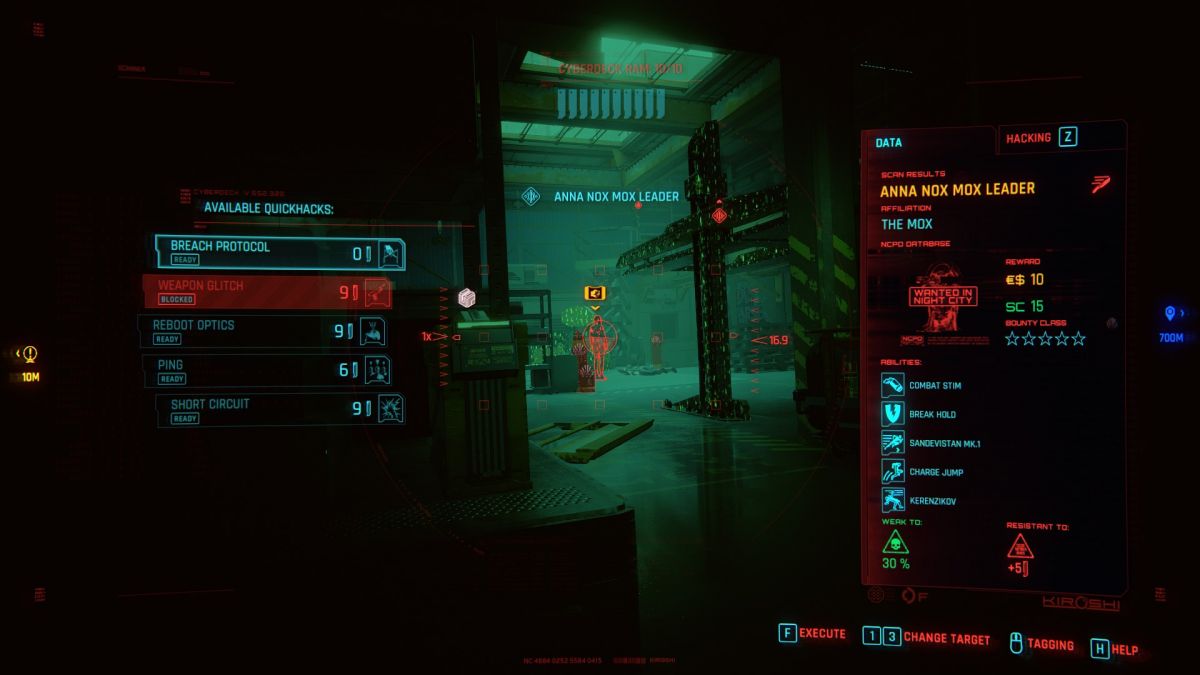Choose the blocked Weapon Glitch quickhack
This screenshot has width=1200, height=675.
click(x=267, y=291)
